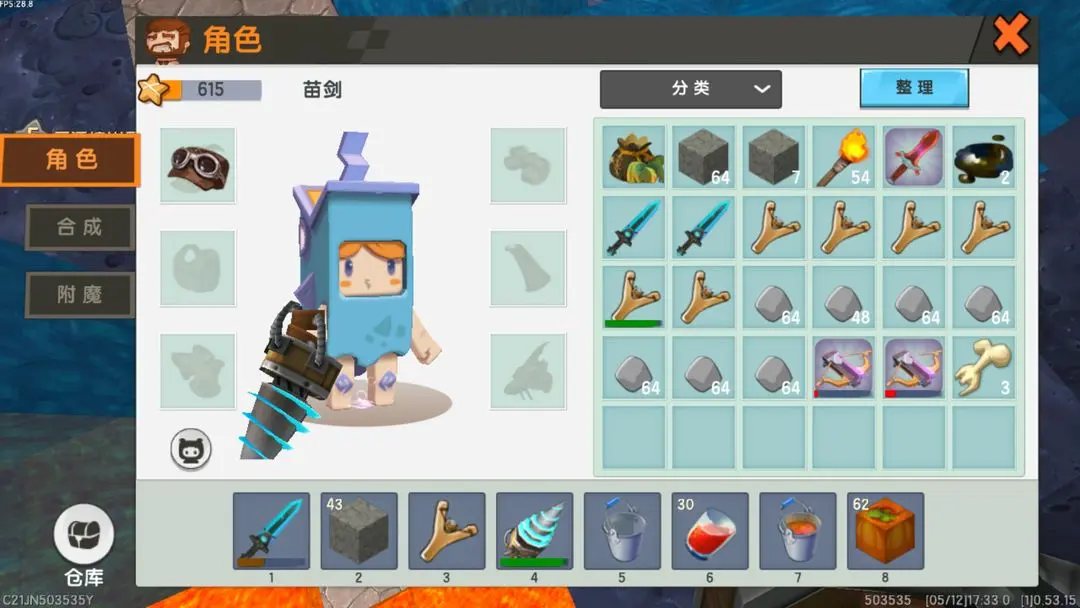Pick the red sword in the inventory
Screen dimensions: 1080x608
(x=913, y=157)
